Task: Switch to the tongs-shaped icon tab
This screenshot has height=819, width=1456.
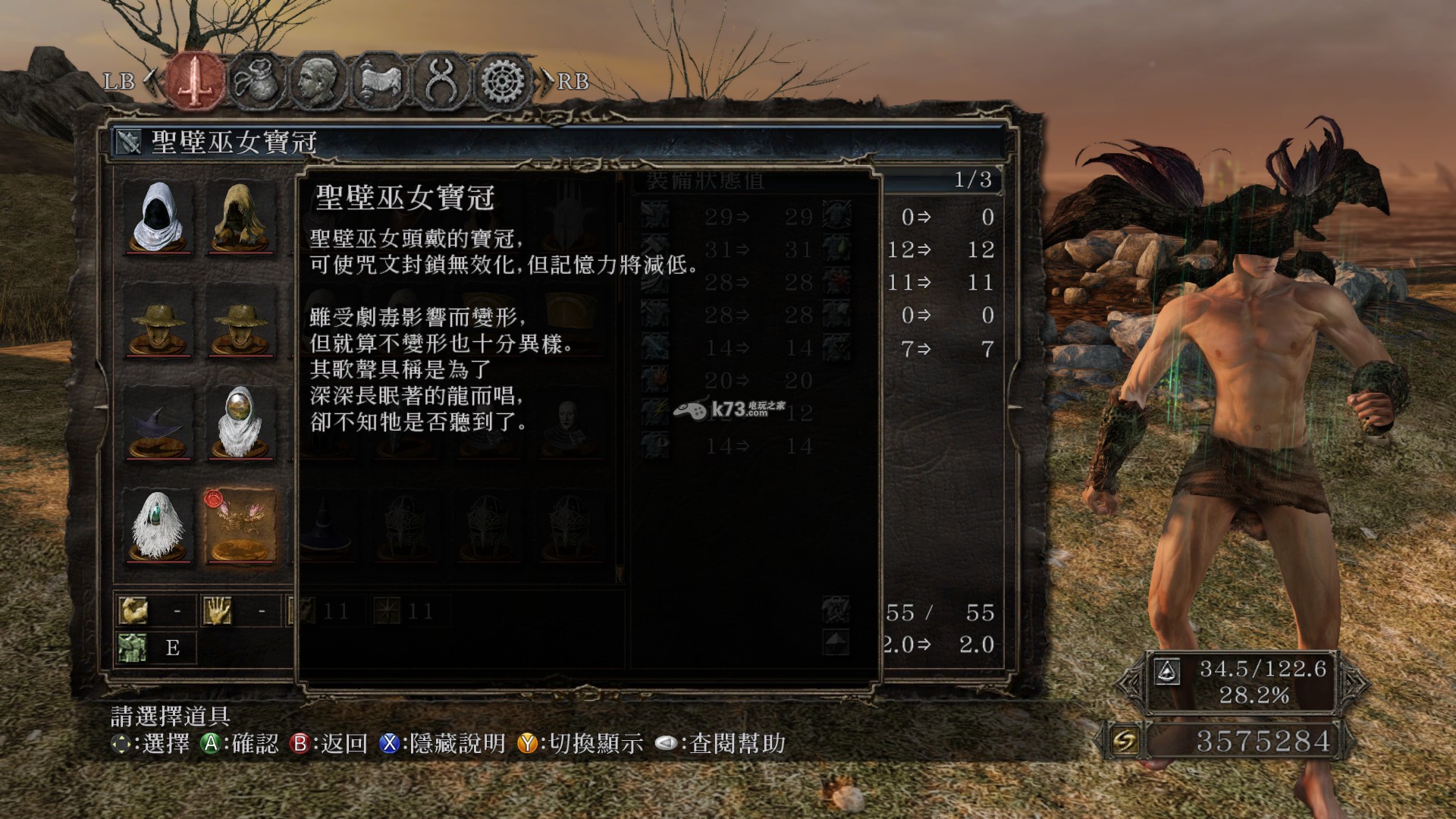Action: [441, 80]
